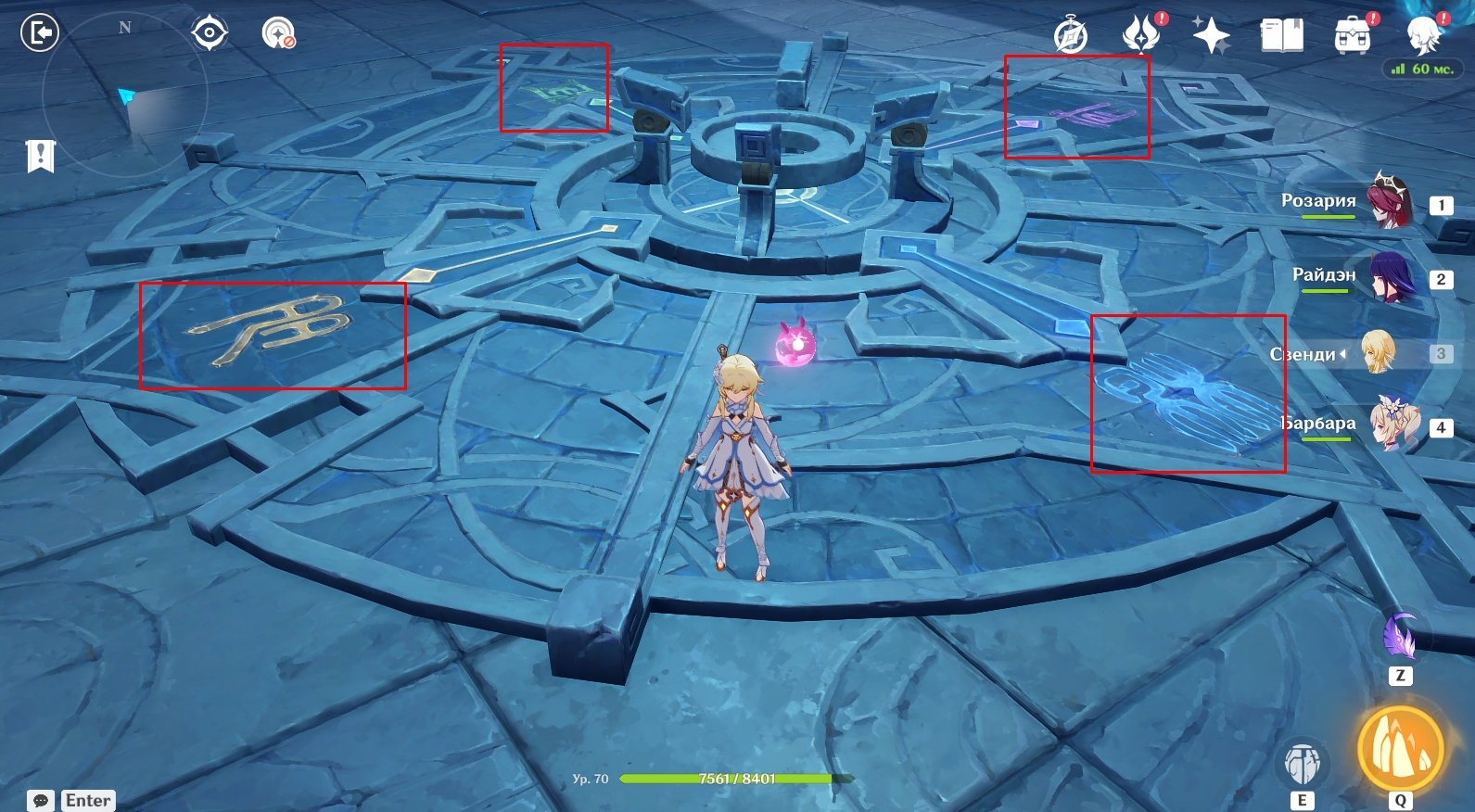This screenshot has height=812, width=1475.
Task: Open the circular minimap
Action: (x=125, y=93)
